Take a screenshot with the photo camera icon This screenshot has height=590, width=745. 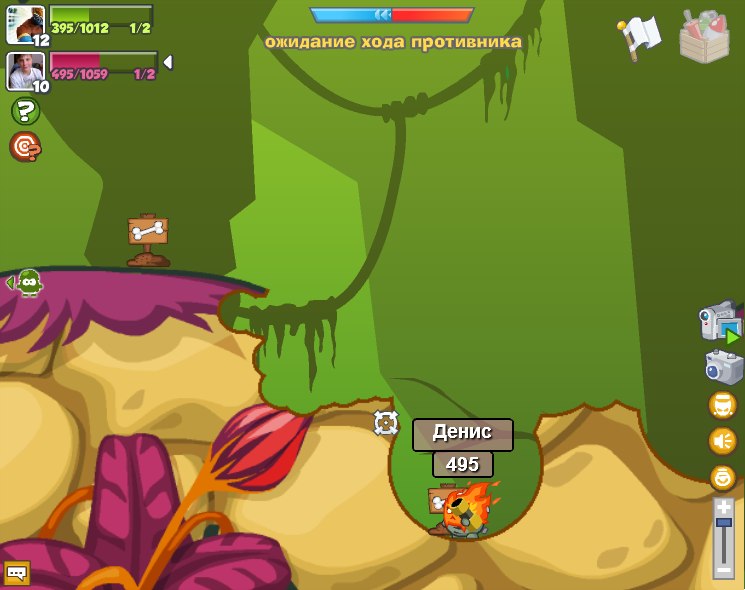click(722, 367)
